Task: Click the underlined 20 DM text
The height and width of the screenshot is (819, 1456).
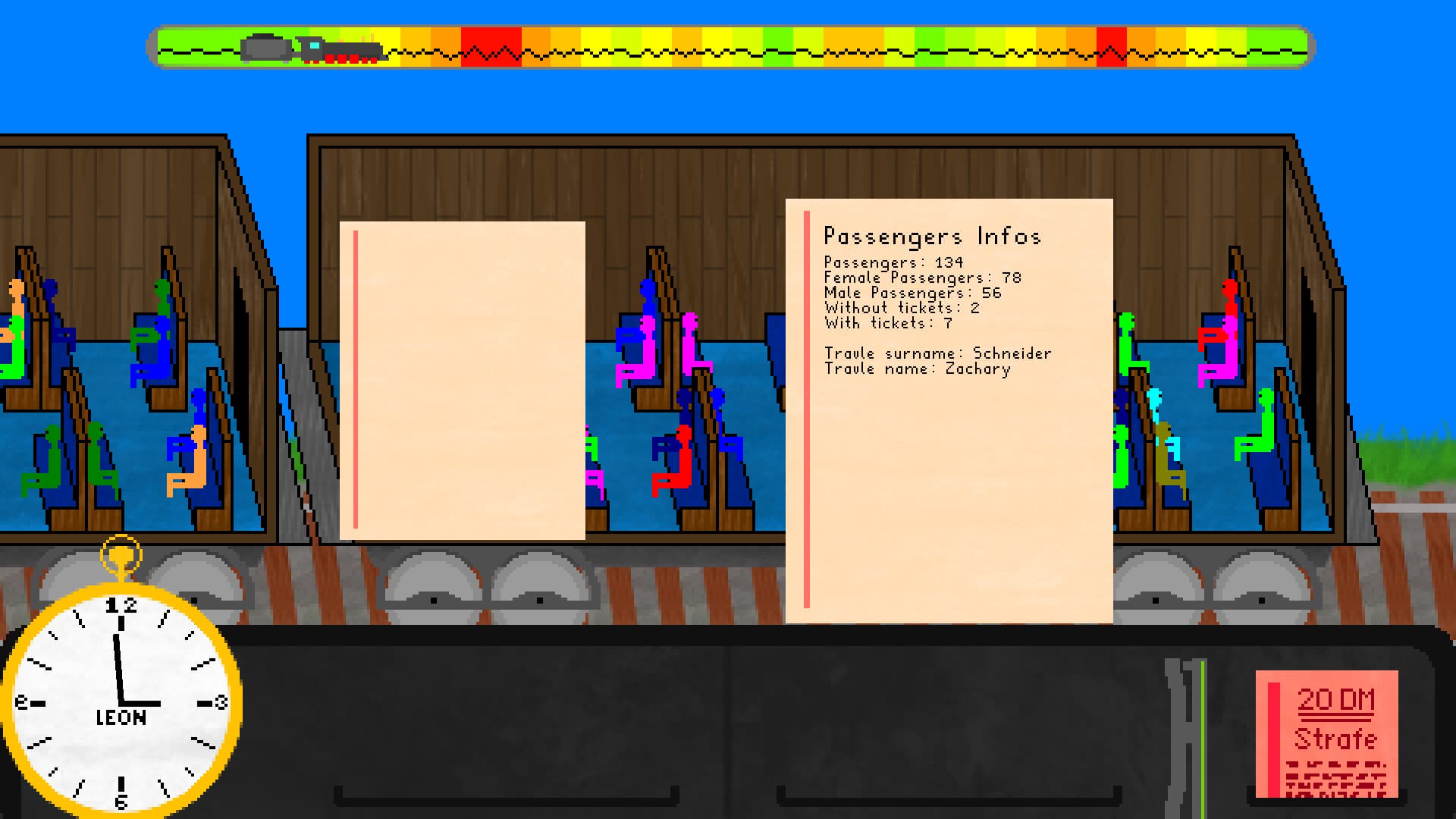Action: click(1338, 701)
